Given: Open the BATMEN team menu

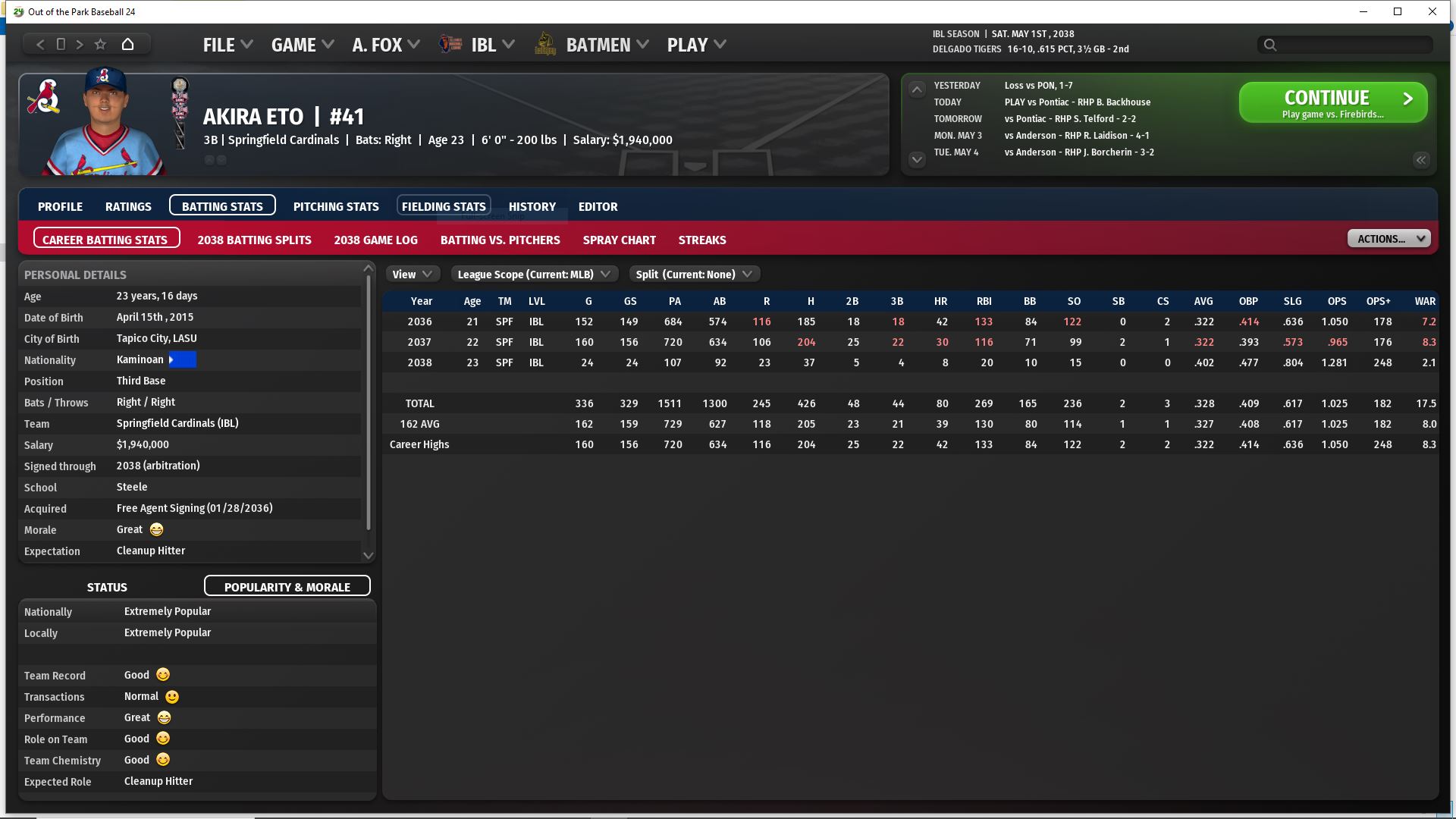Looking at the screenshot, I should (x=598, y=45).
